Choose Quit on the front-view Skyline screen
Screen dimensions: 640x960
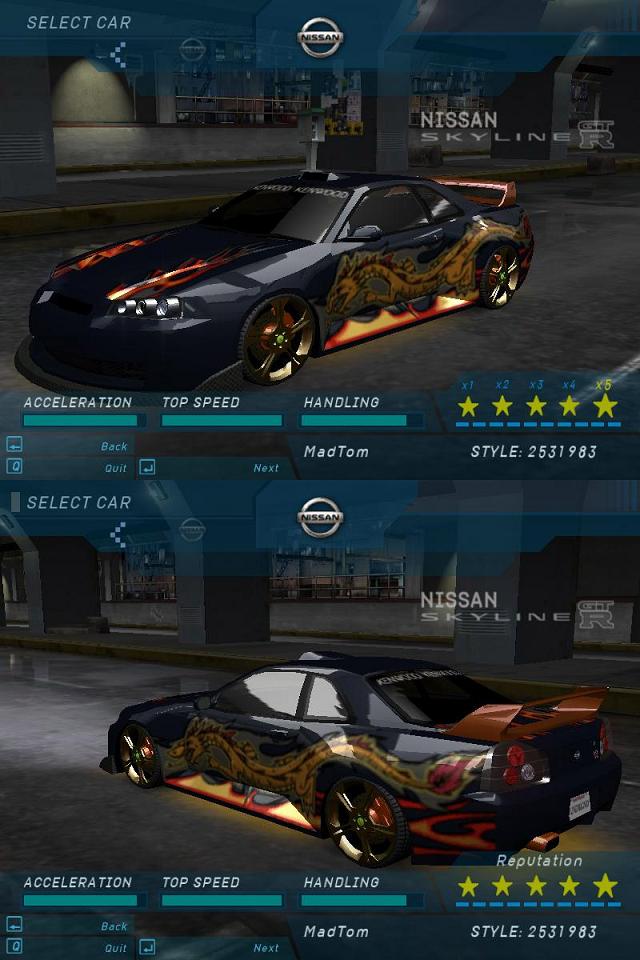pos(116,467)
